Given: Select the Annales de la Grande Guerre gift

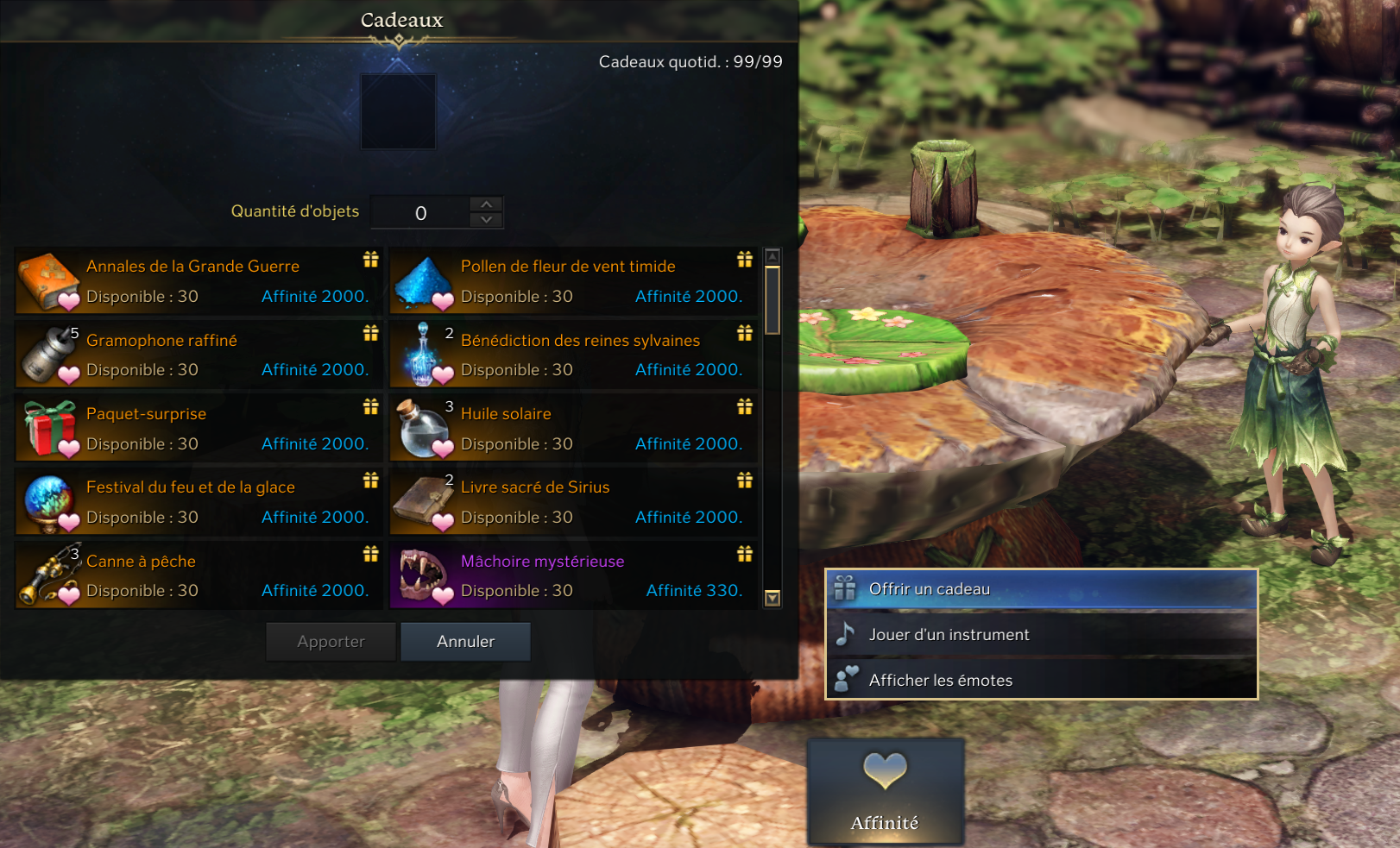Looking at the screenshot, I should (x=199, y=281).
